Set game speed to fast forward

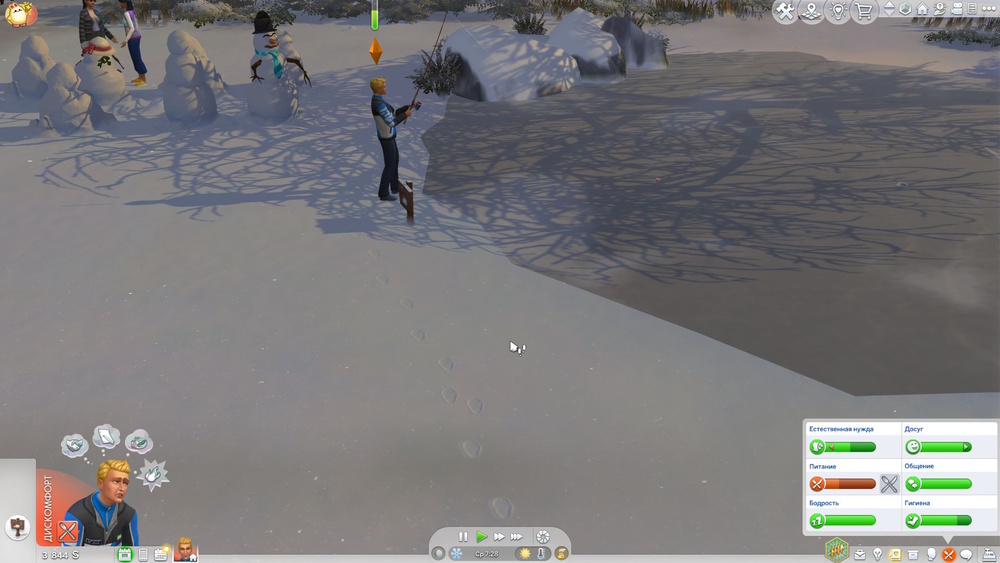coord(499,537)
